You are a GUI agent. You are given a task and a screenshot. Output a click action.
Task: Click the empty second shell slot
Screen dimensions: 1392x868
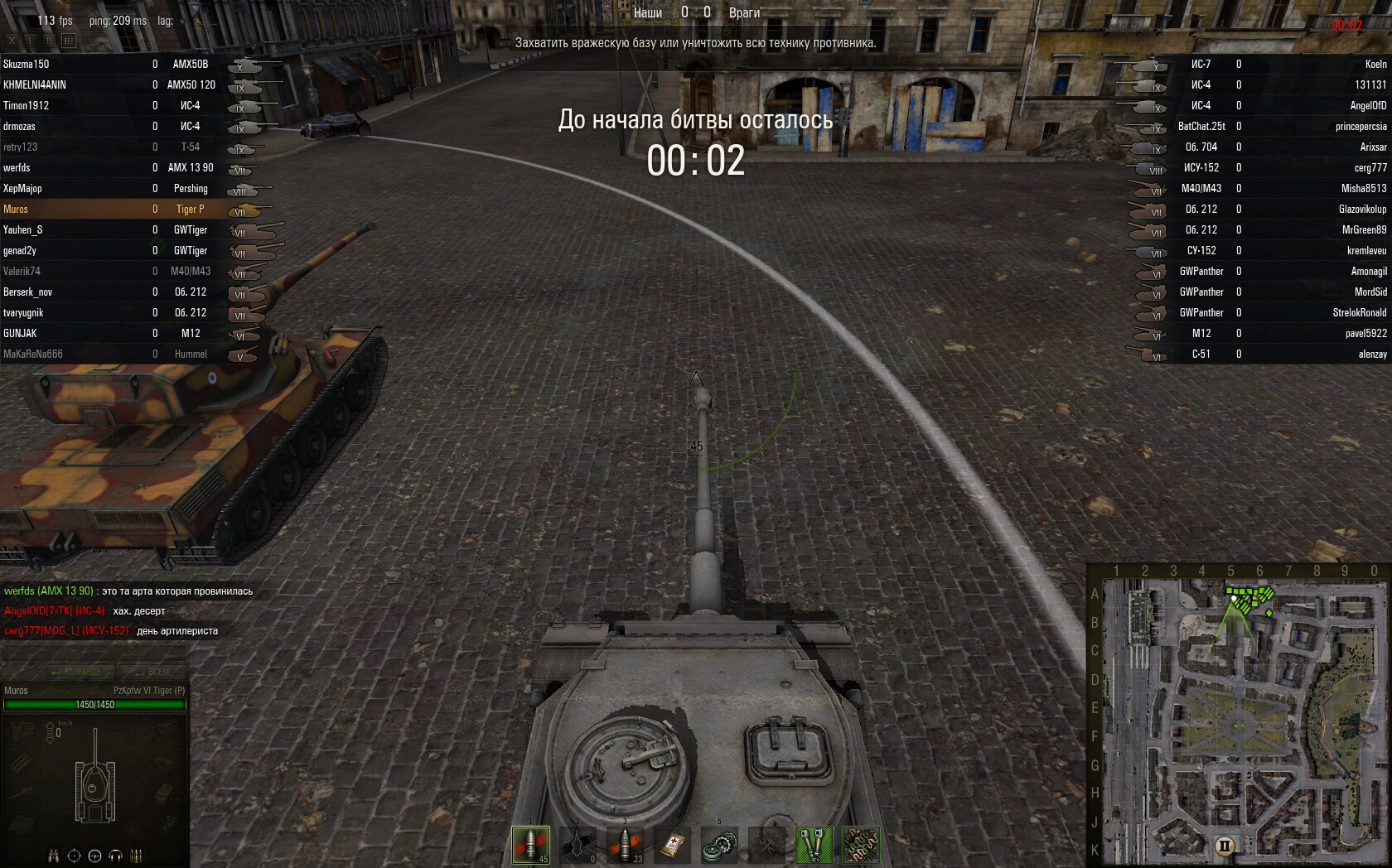click(x=578, y=845)
